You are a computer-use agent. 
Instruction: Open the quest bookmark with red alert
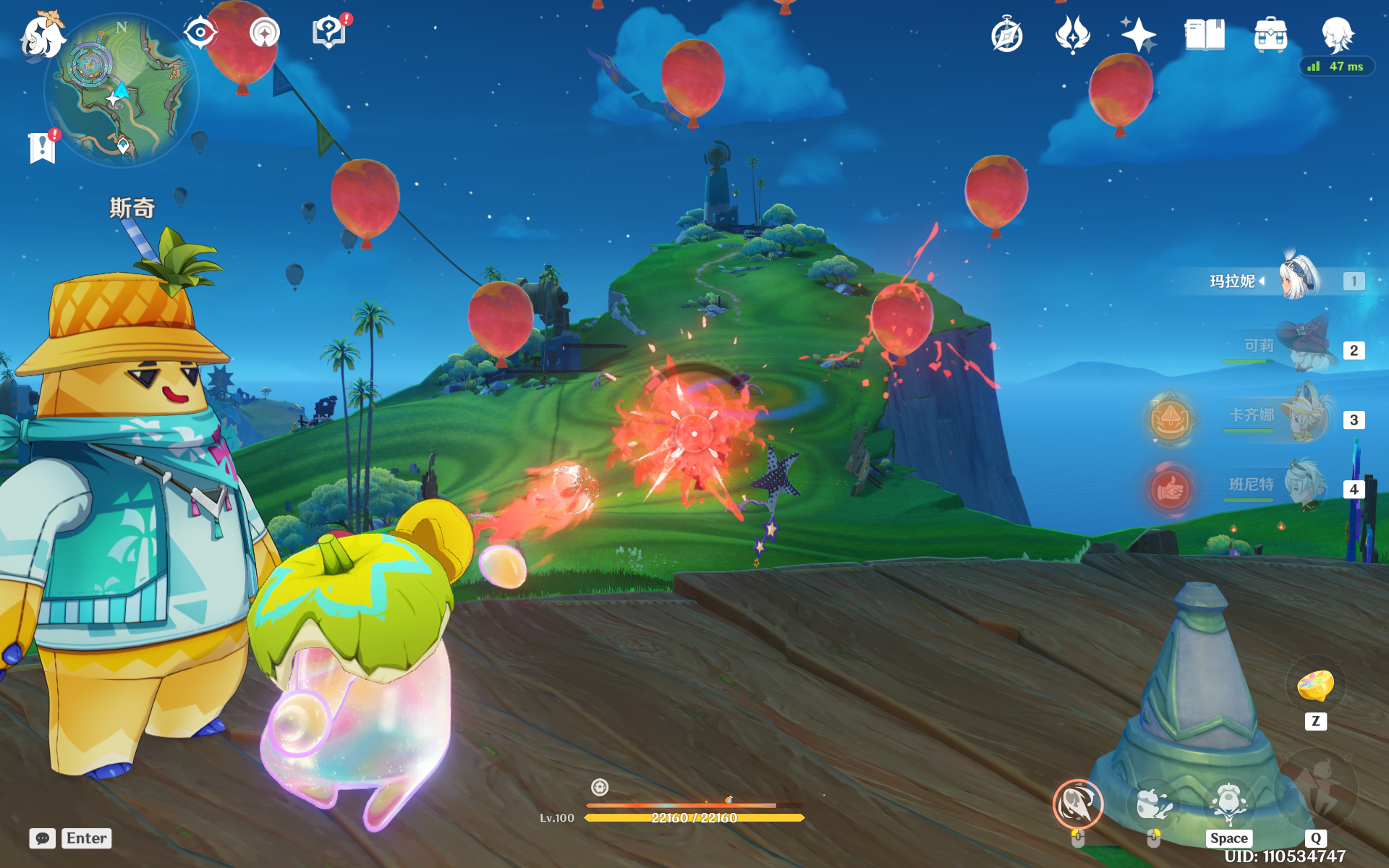(x=43, y=148)
